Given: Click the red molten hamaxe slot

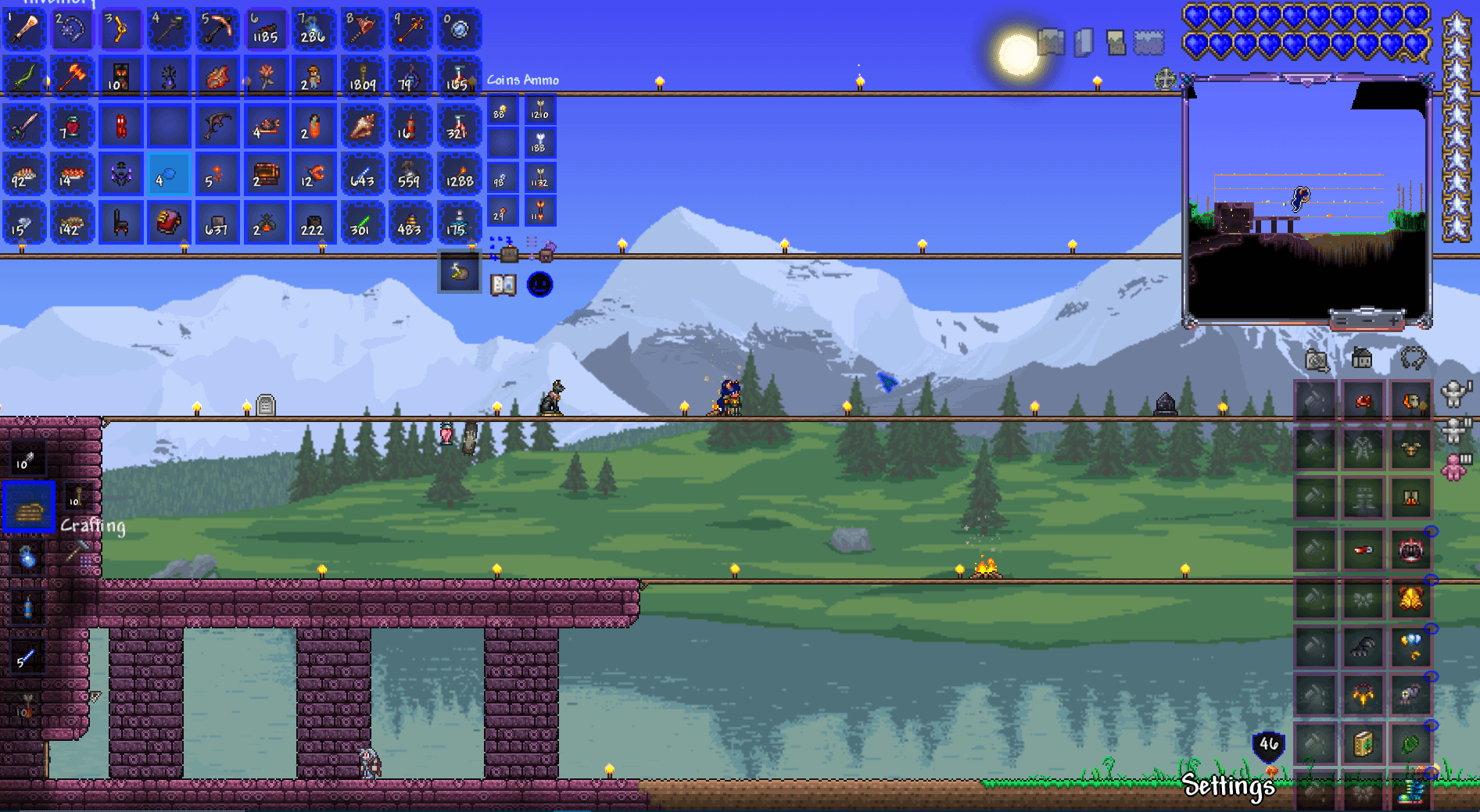Looking at the screenshot, I should (72, 77).
